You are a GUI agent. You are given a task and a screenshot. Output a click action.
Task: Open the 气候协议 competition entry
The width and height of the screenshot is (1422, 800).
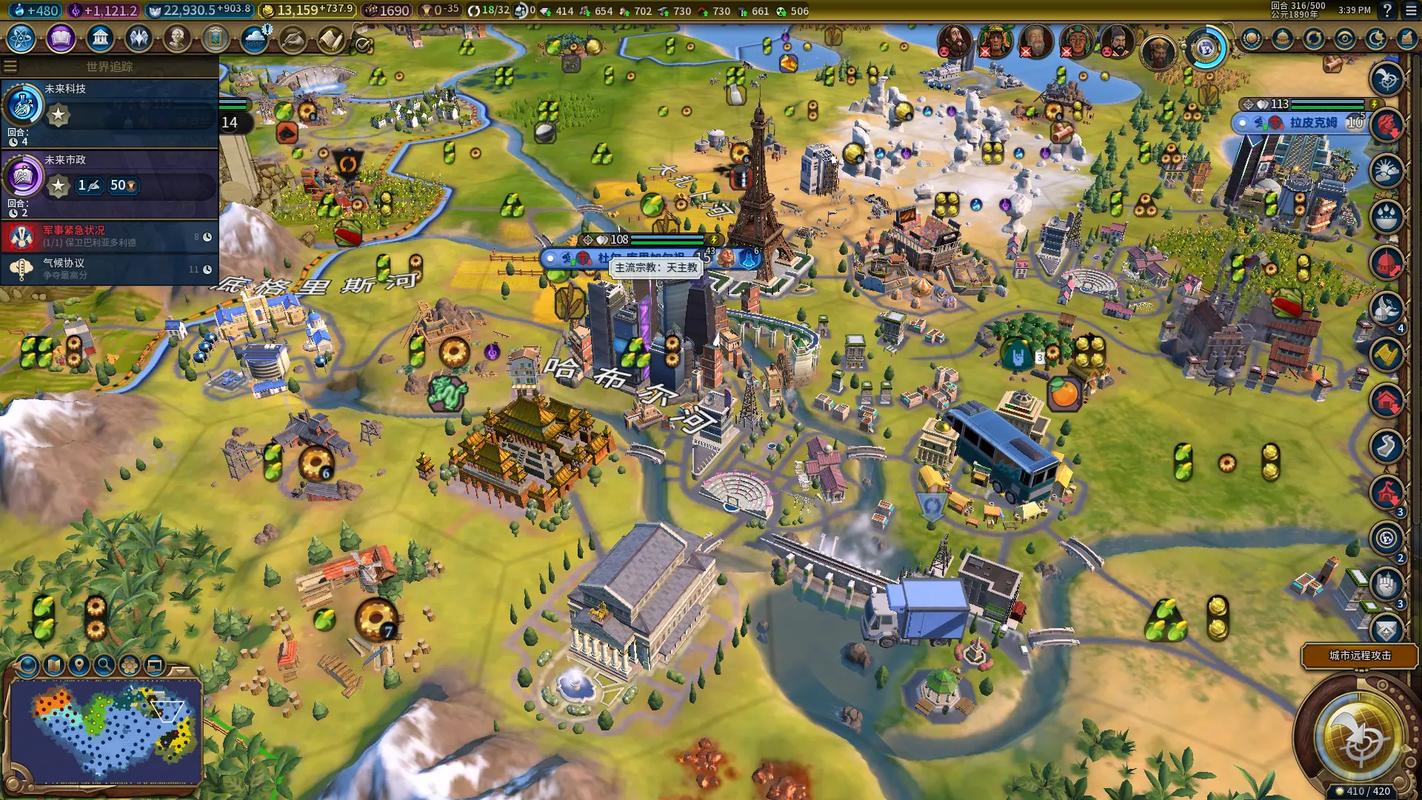pyautogui.click(x=110, y=267)
